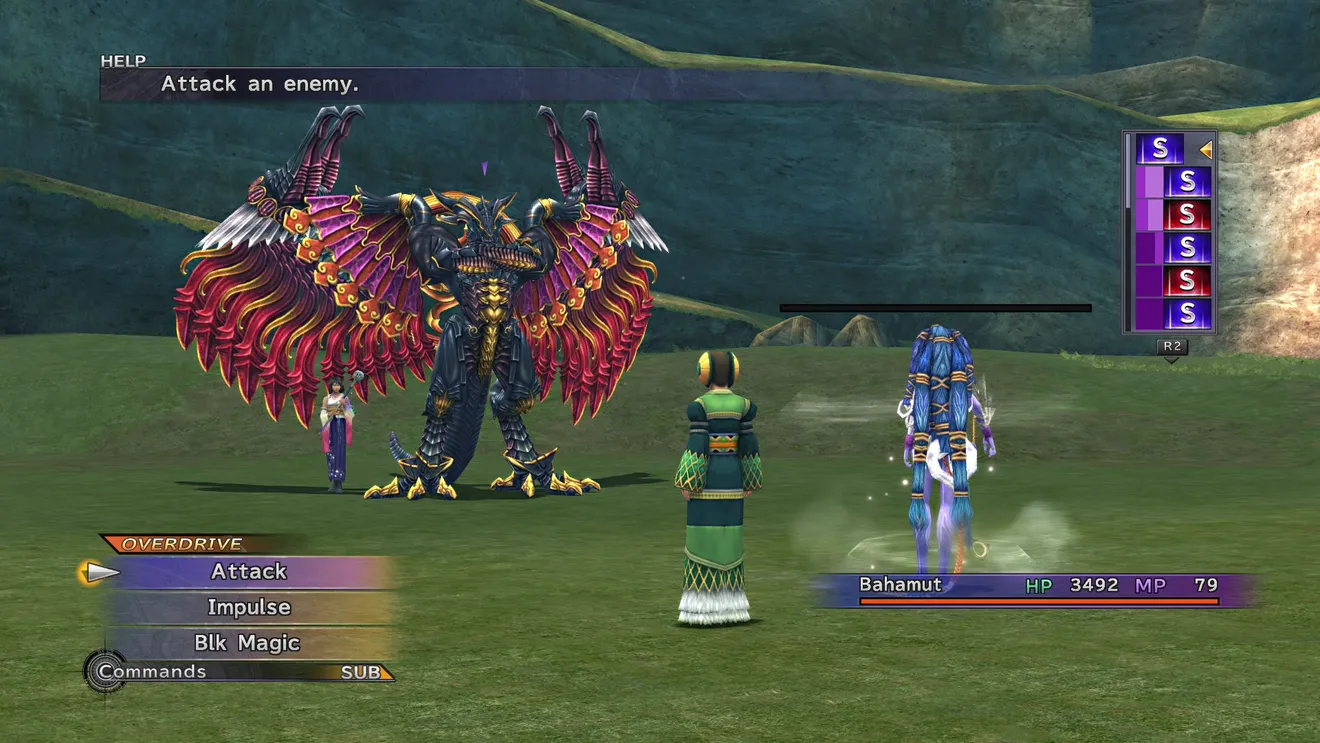
Task: Select the Attack command
Action: [x=249, y=571]
